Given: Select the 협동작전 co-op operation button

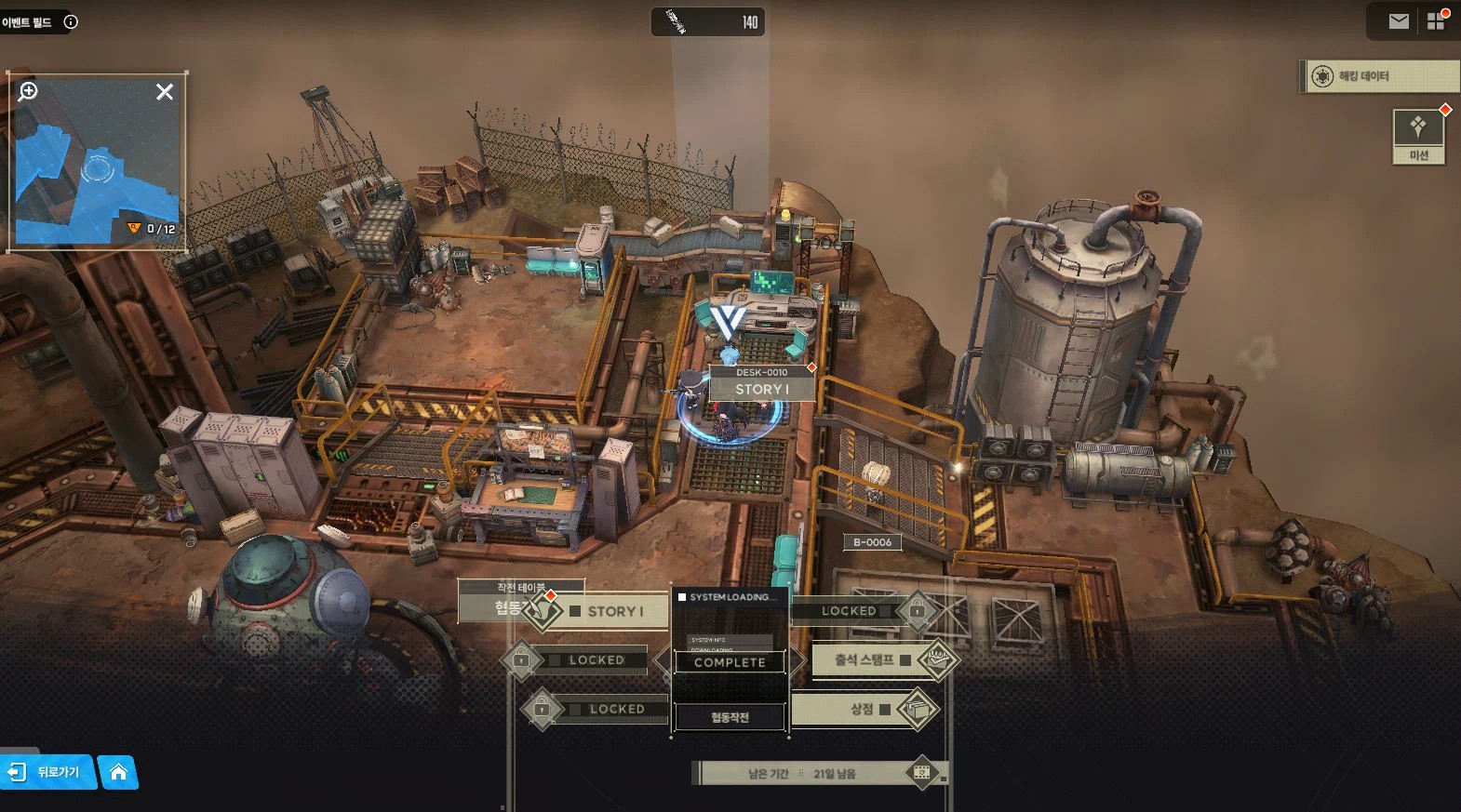Looking at the screenshot, I should (730, 717).
